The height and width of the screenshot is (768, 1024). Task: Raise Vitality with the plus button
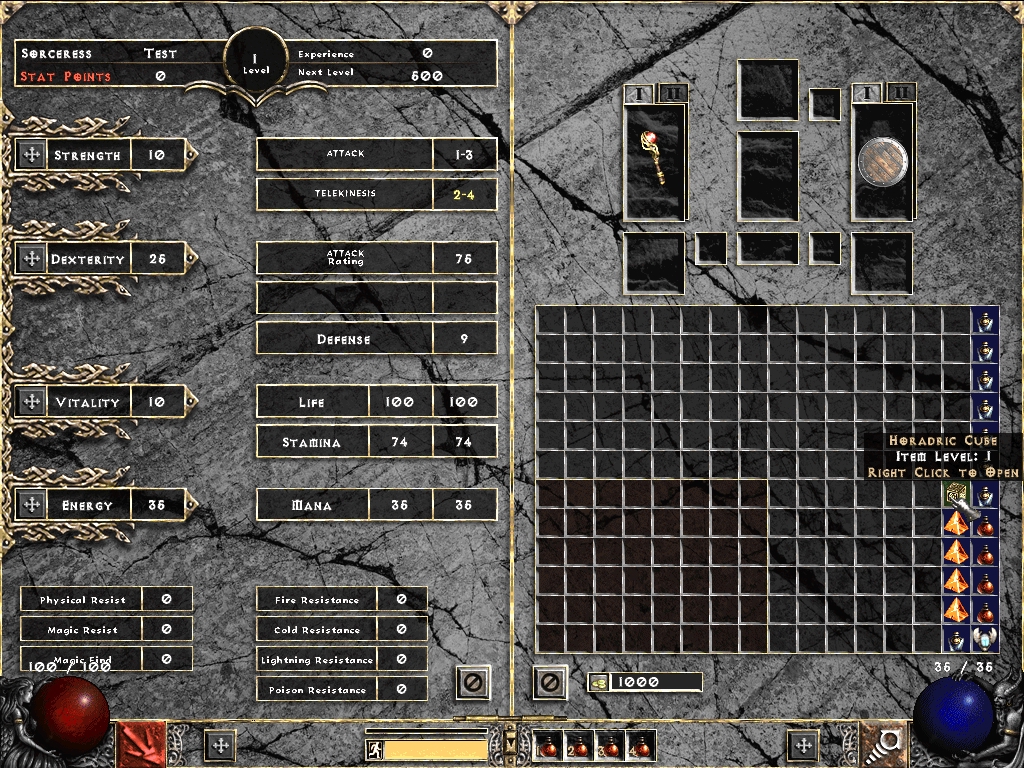pyautogui.click(x=30, y=402)
